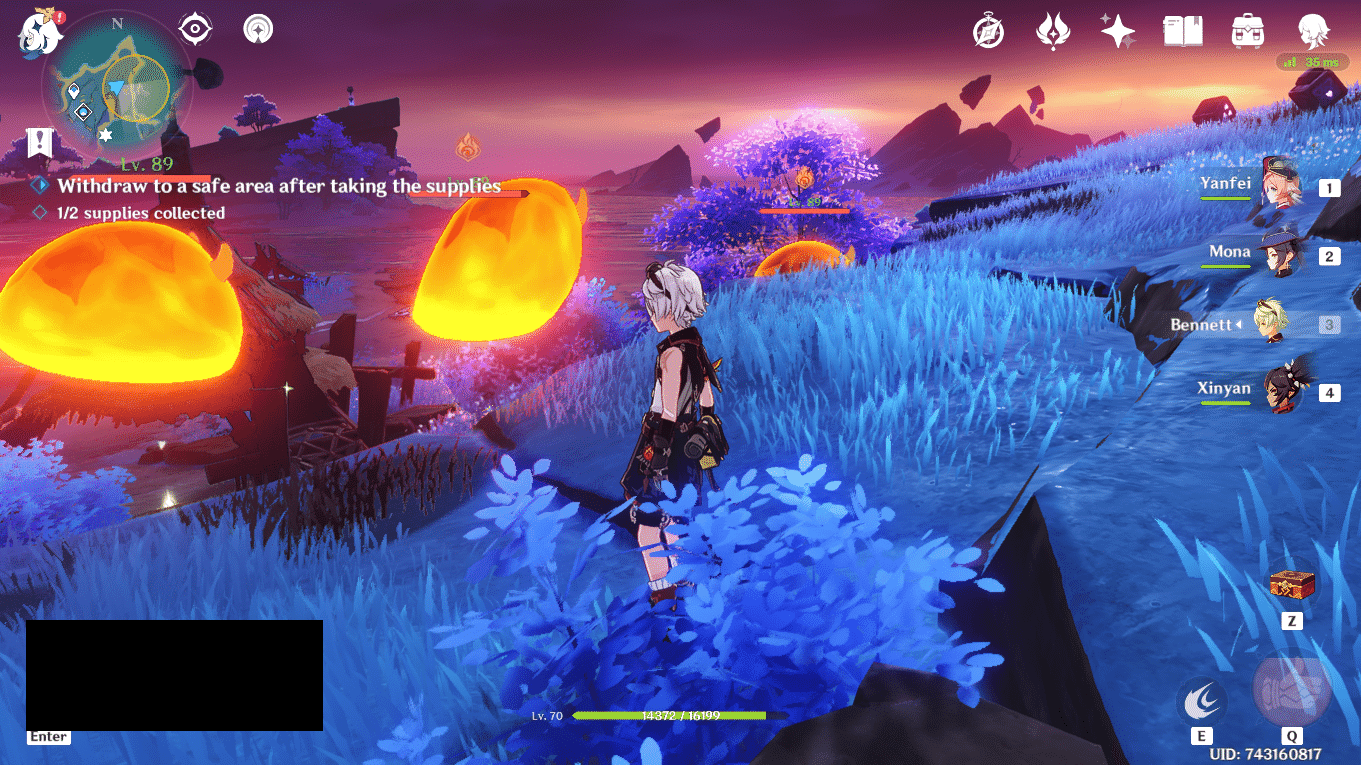The image size is (1361, 765).
Task: Open the Character screen
Action: [x=1314, y=31]
